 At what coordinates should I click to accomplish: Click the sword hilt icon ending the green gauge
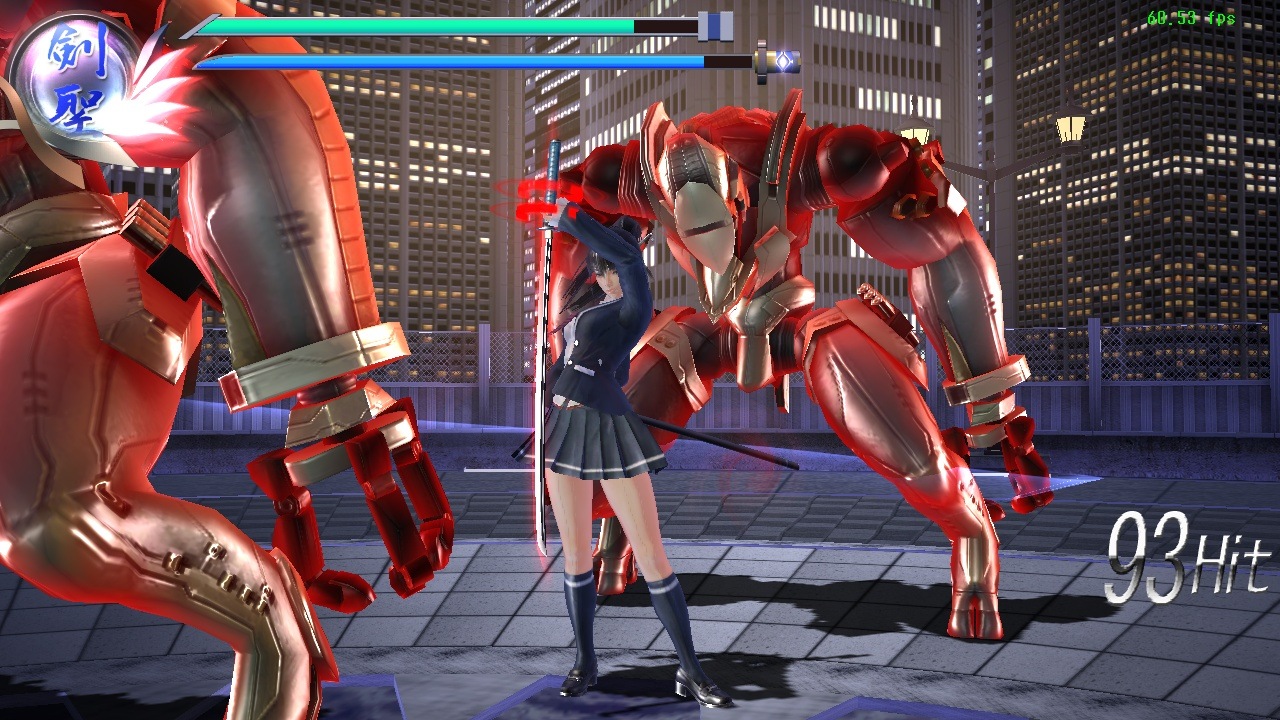(x=714, y=25)
